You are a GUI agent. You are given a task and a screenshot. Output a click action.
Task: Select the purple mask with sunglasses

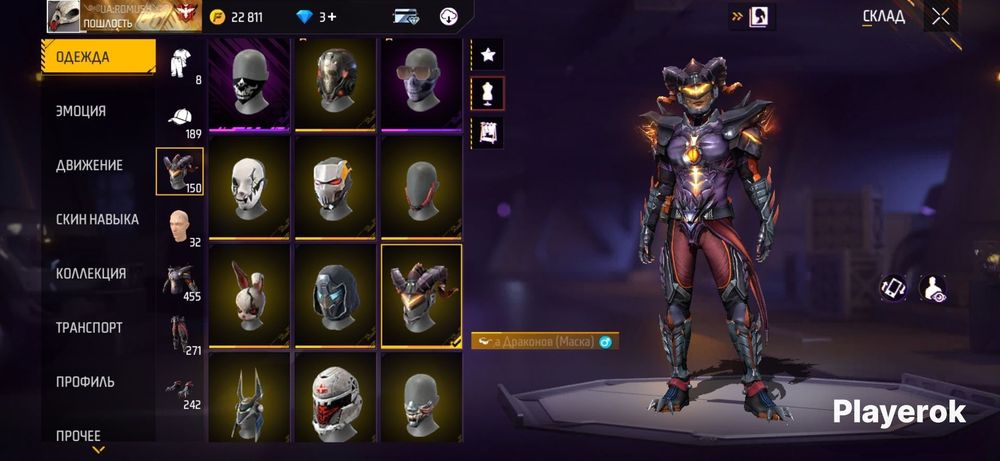421,83
